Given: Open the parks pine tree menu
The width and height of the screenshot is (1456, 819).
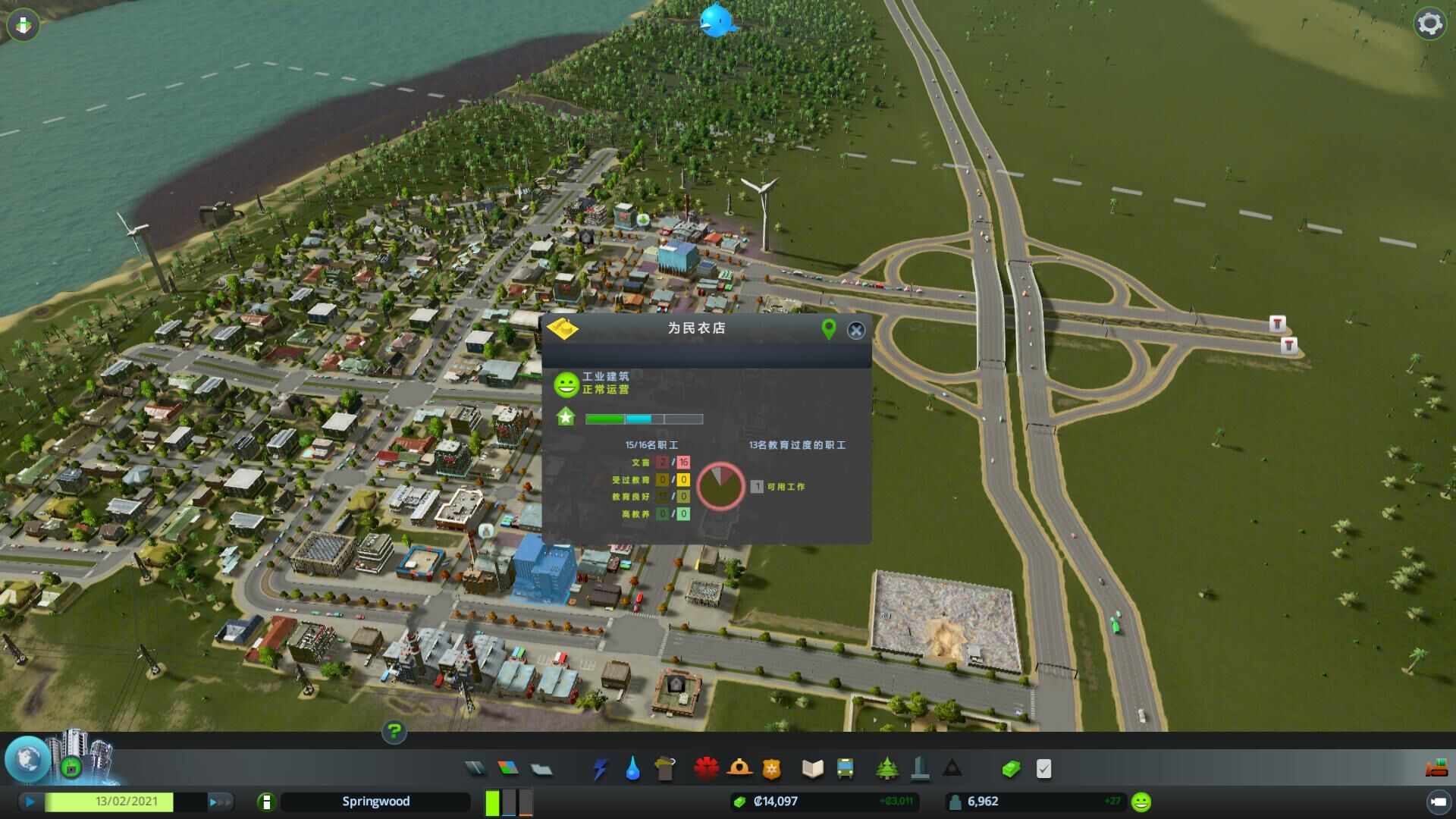Looking at the screenshot, I should (886, 769).
